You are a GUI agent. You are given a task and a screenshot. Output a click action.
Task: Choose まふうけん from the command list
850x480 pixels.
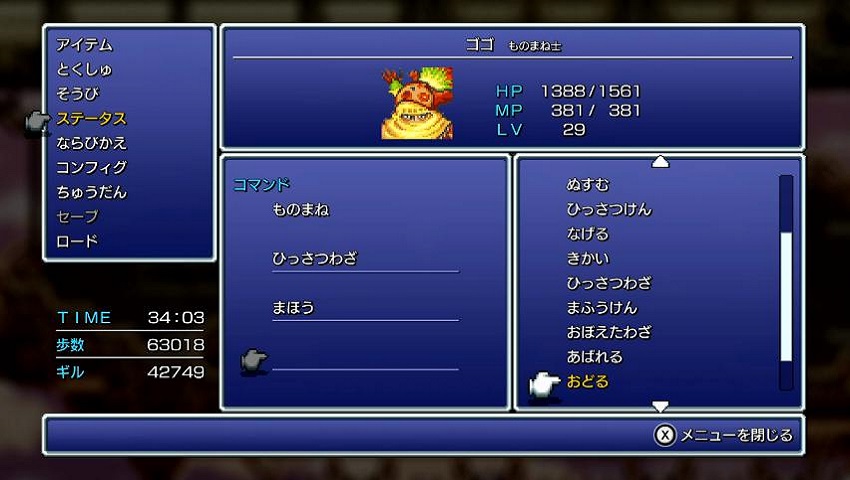(602, 307)
